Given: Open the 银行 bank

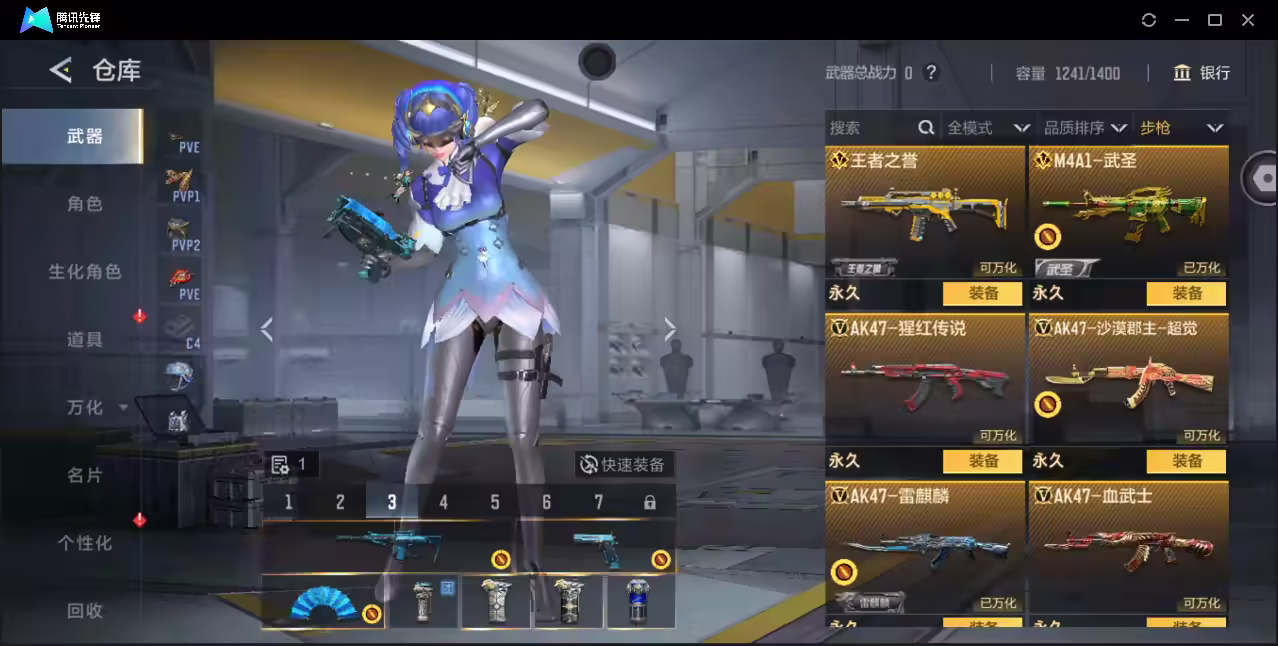Looking at the screenshot, I should [x=1202, y=73].
